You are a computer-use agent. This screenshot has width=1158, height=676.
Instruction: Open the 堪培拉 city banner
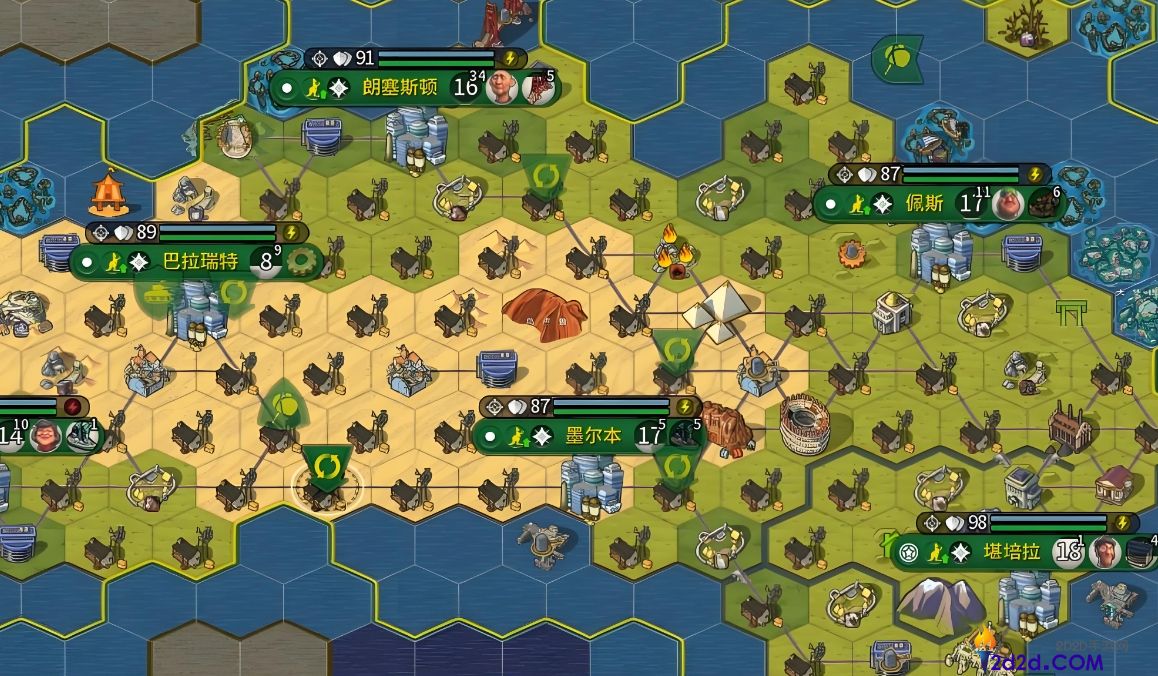coord(1012,552)
